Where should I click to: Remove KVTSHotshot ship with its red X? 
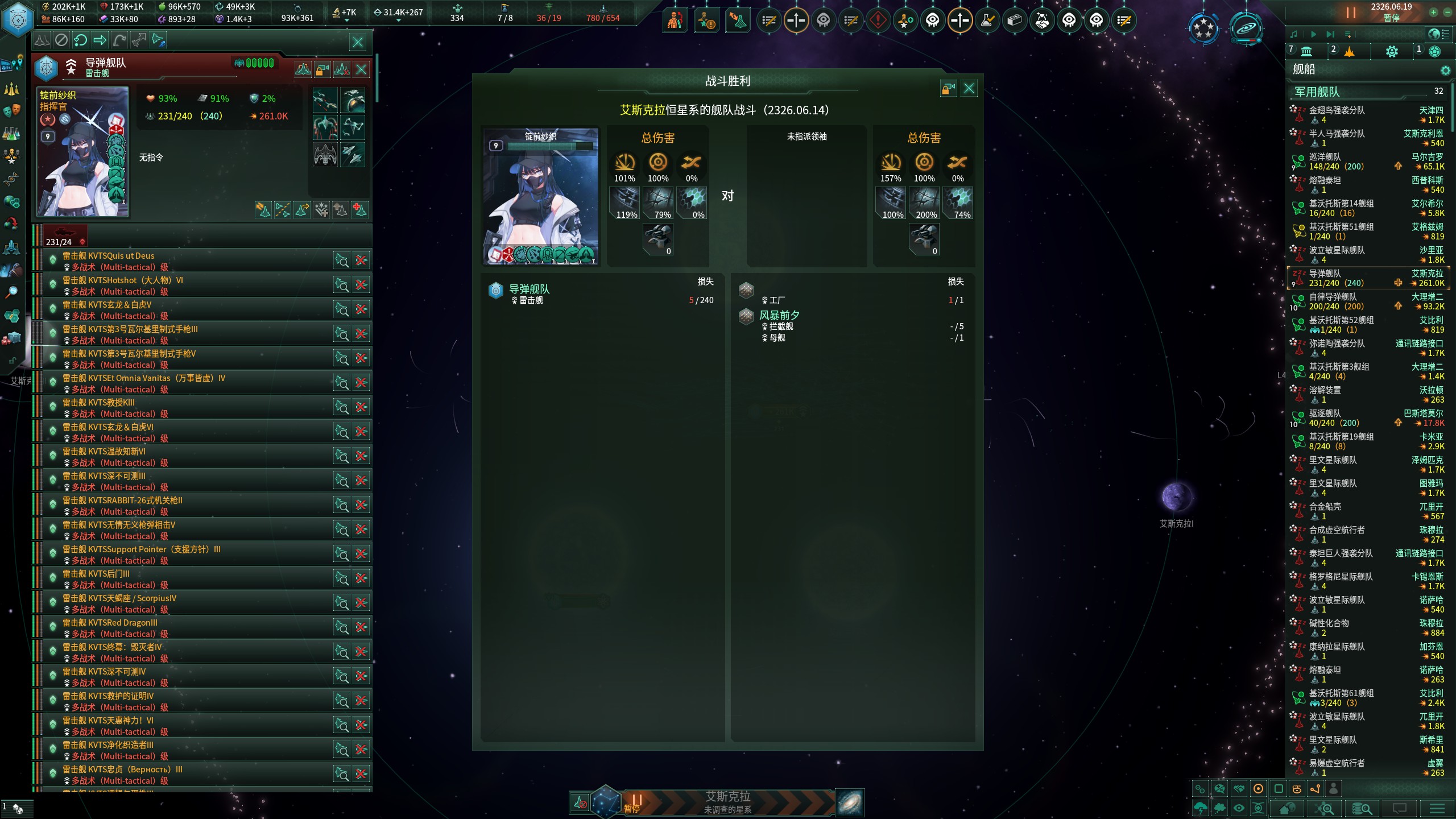pyautogui.click(x=361, y=285)
